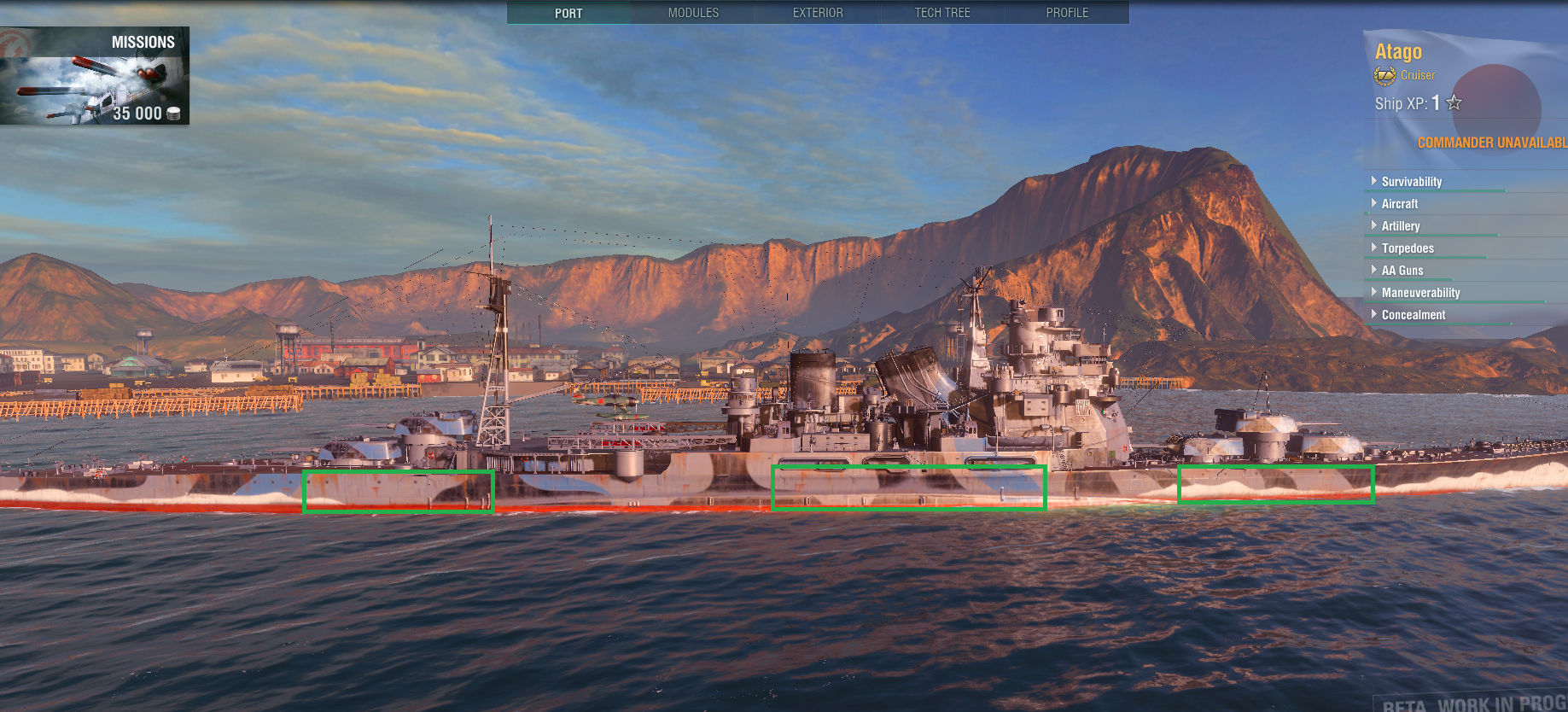
Task: Show Artillery details
Action: pyautogui.click(x=1401, y=226)
